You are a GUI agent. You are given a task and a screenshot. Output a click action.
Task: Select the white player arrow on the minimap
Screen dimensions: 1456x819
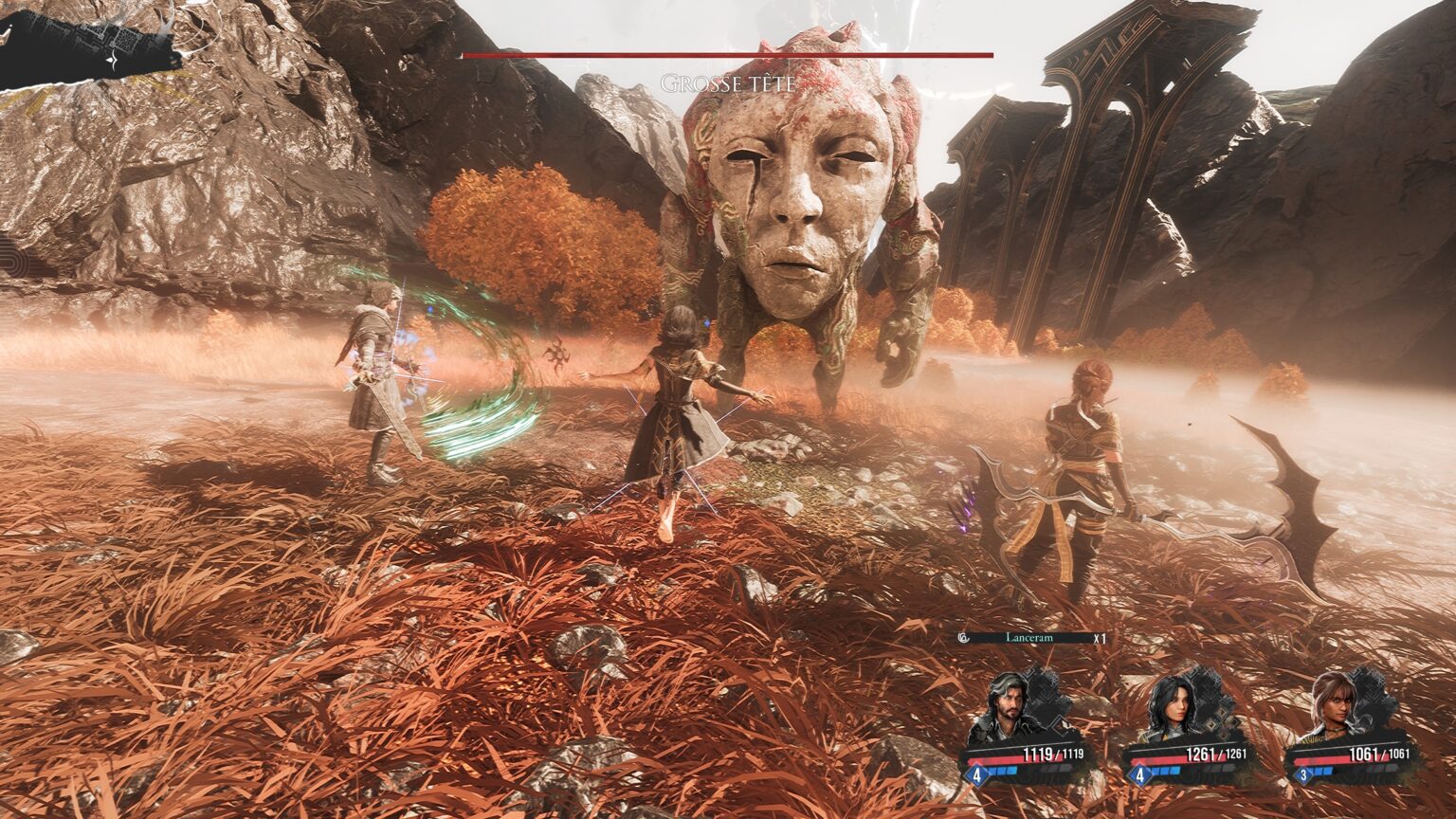click(x=111, y=60)
